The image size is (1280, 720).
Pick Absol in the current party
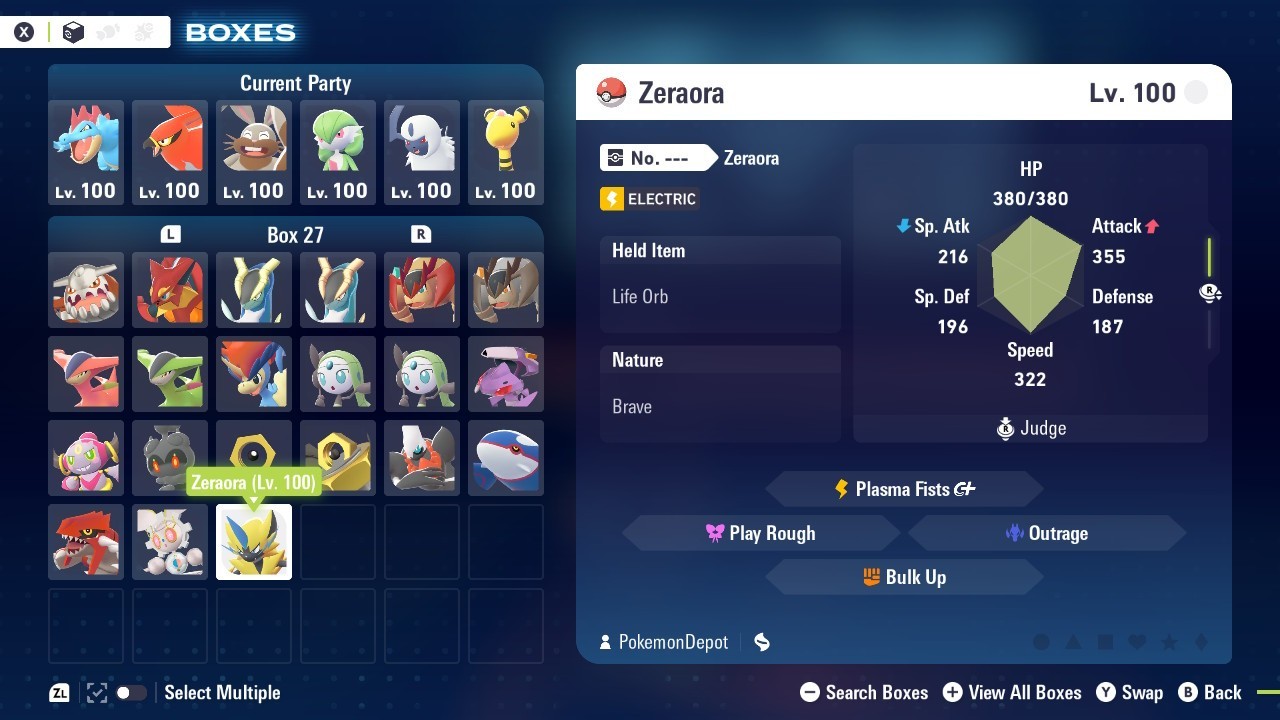422,151
